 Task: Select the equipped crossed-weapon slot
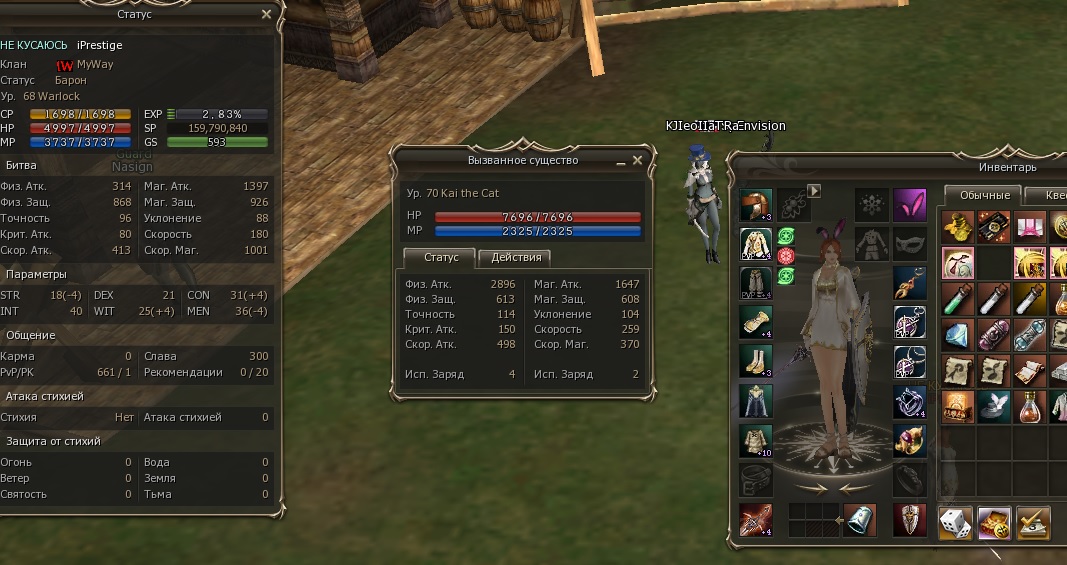tap(755, 519)
